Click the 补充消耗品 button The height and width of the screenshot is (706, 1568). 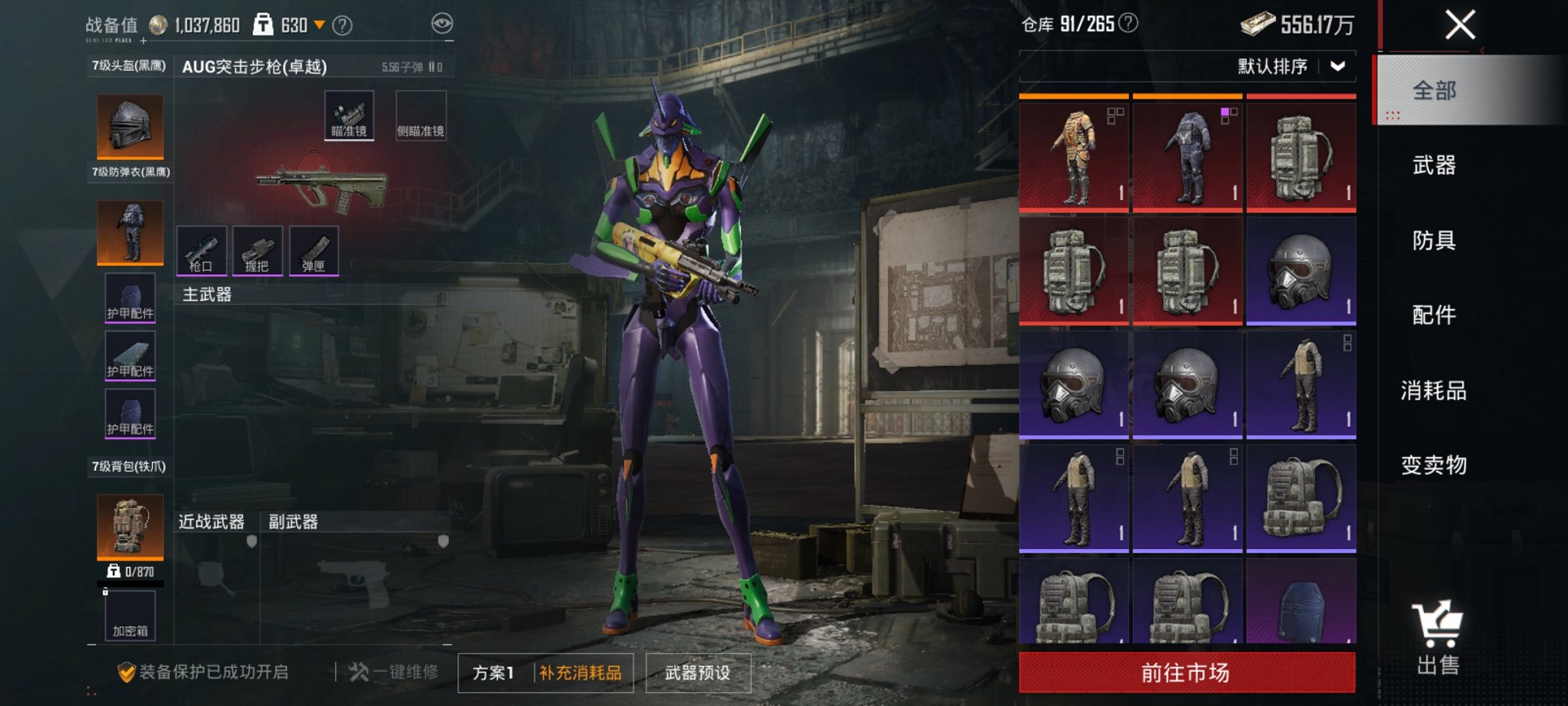pyautogui.click(x=580, y=673)
